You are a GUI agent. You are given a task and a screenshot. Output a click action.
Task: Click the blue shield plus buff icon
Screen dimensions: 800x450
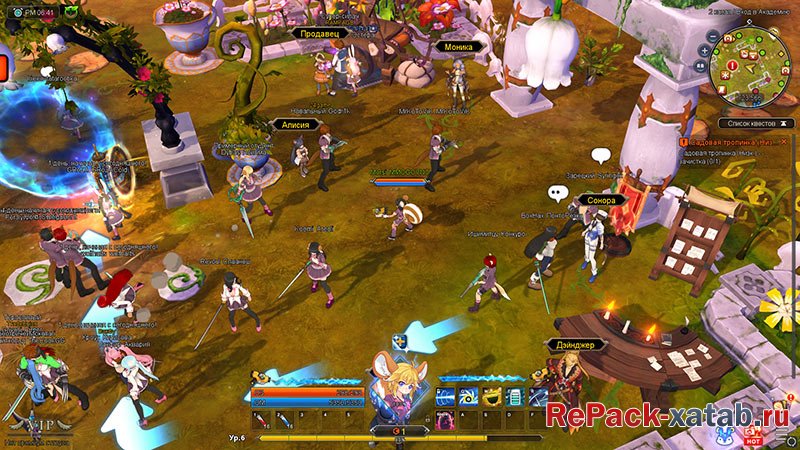click(x=399, y=341)
